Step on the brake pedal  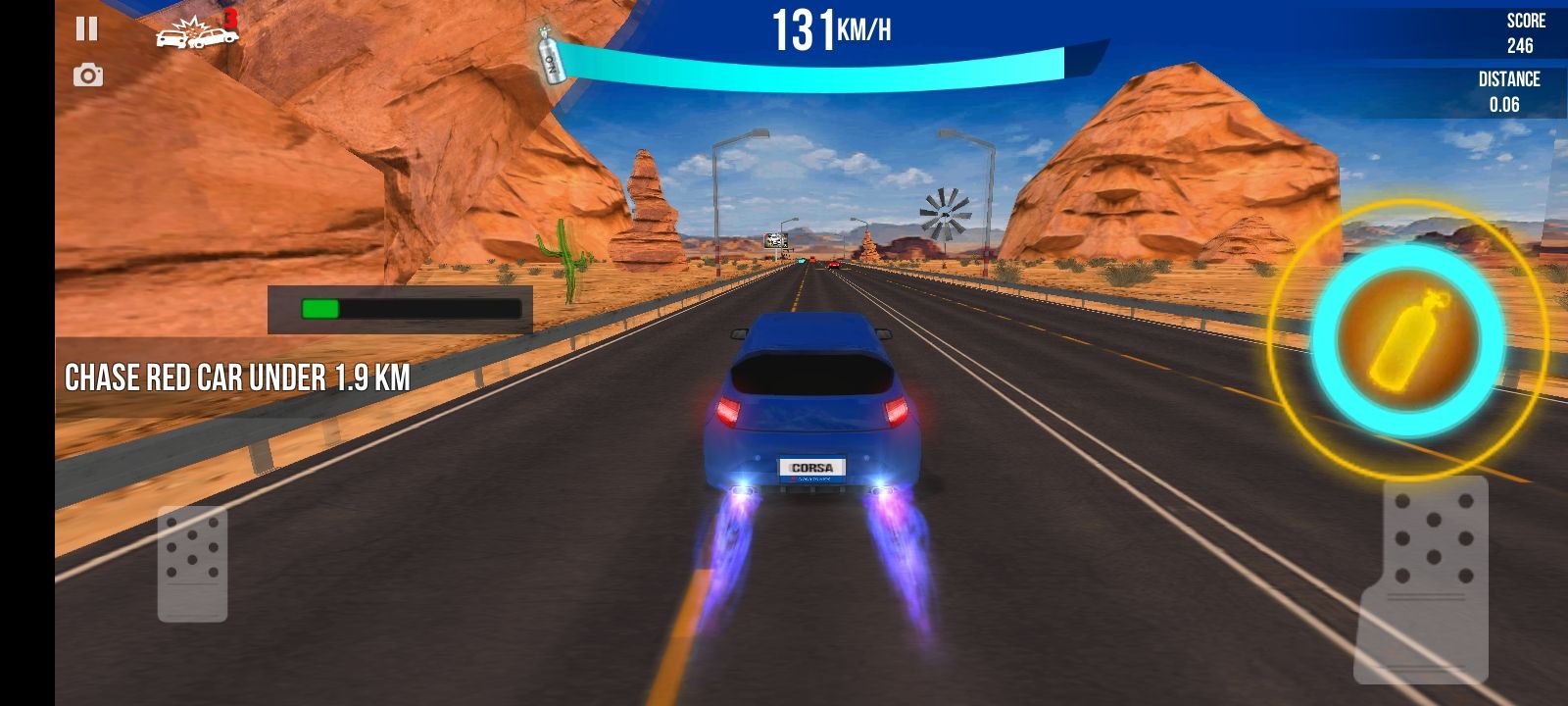193,564
